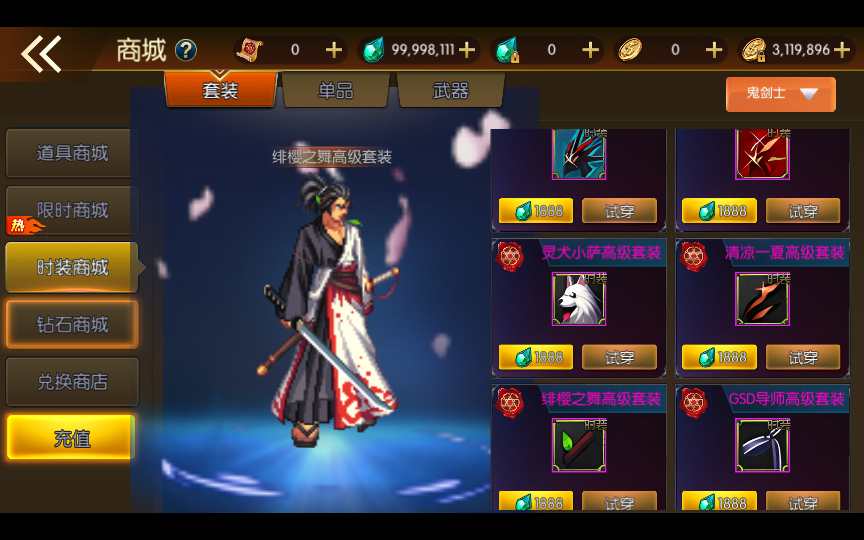Try on the 清凉一夏高级套装
The height and width of the screenshot is (540, 864).
tap(803, 357)
